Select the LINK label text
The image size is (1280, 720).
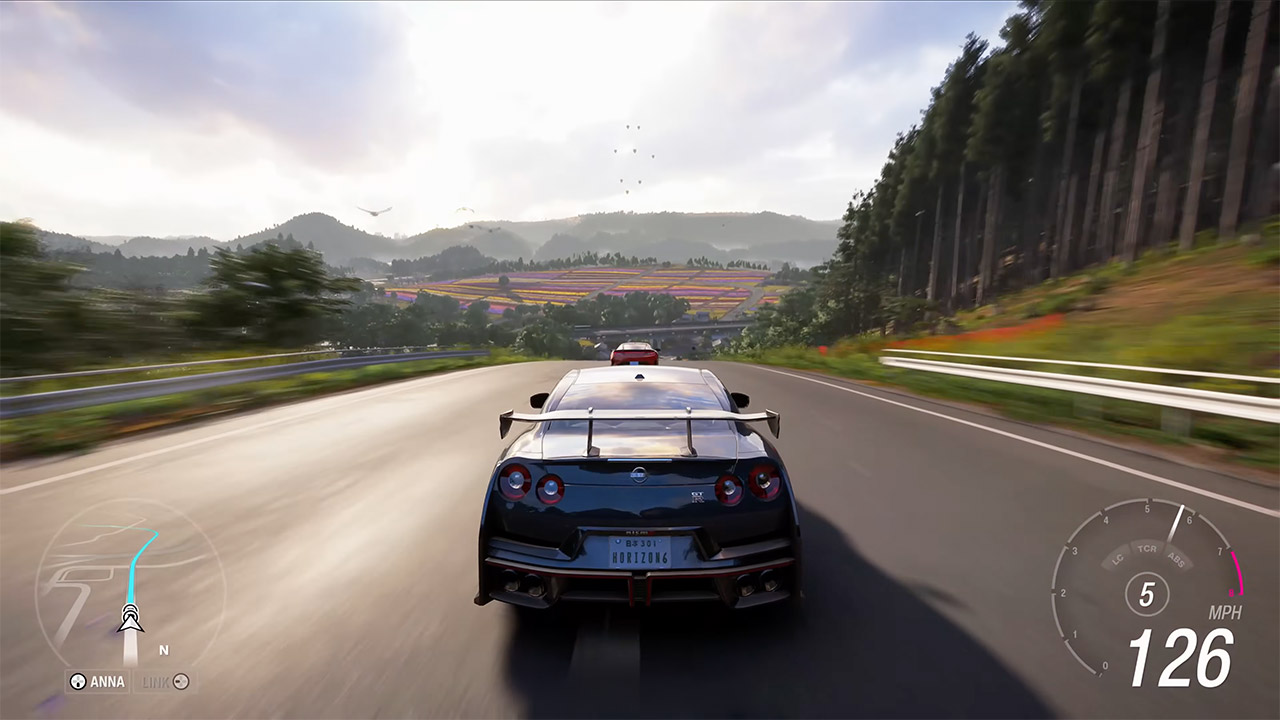[156, 681]
